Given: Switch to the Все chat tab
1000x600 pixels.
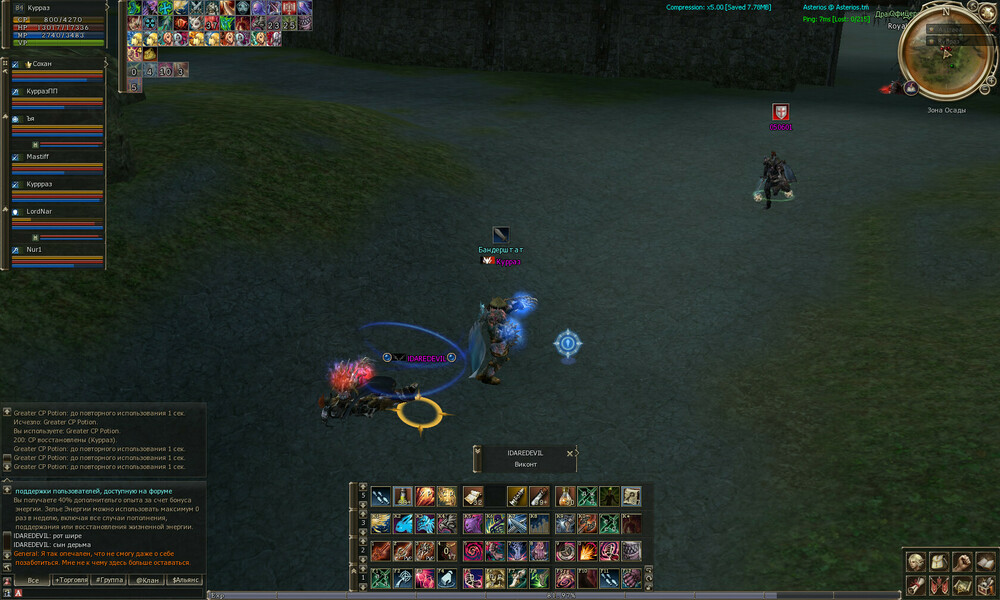Looking at the screenshot, I should 33,580.
